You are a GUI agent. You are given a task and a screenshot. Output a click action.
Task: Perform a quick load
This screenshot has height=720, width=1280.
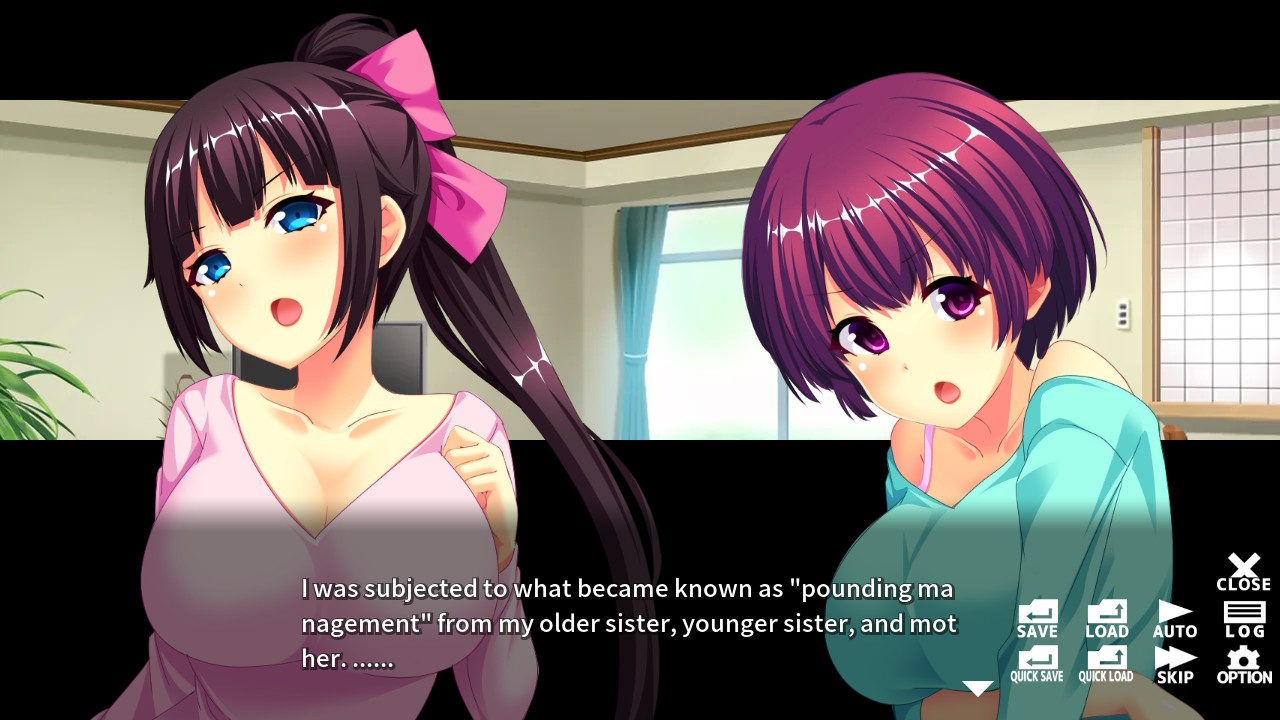[1106, 663]
